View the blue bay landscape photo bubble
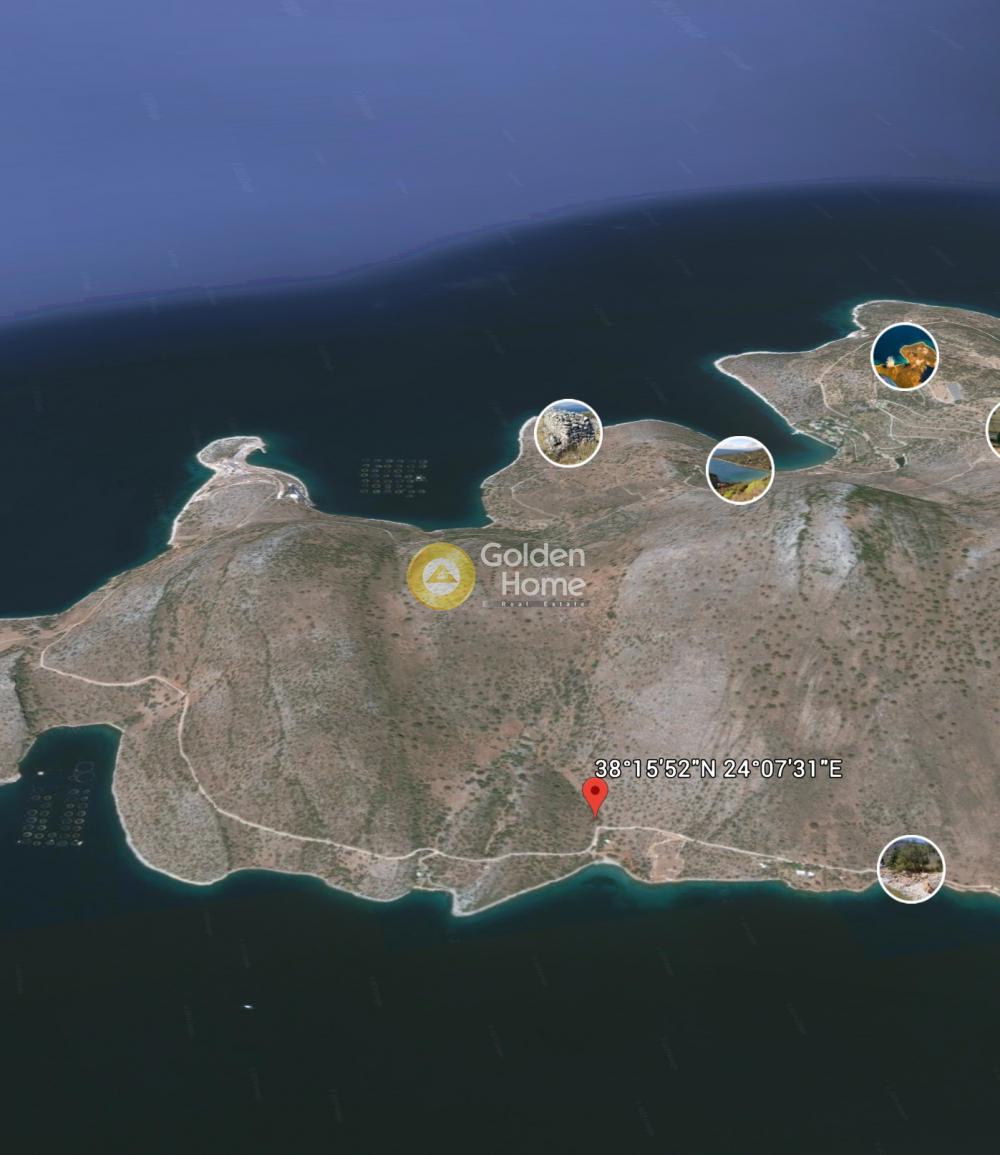 tap(740, 469)
